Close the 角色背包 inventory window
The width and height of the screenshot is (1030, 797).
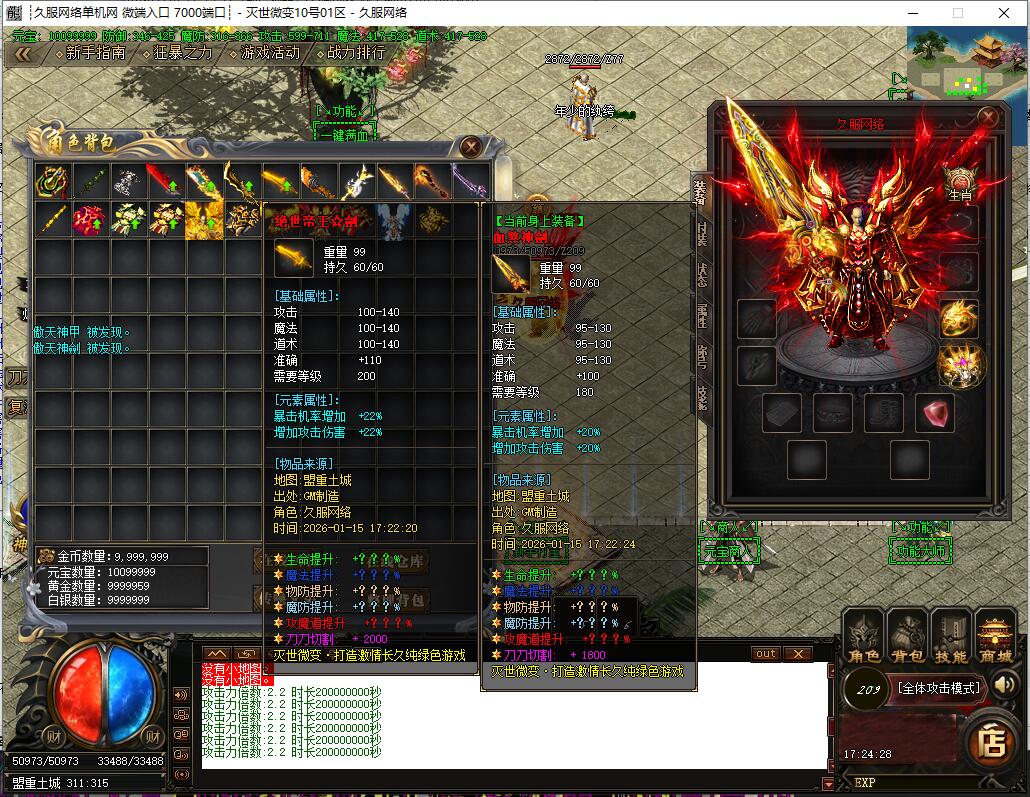pyautogui.click(x=471, y=147)
